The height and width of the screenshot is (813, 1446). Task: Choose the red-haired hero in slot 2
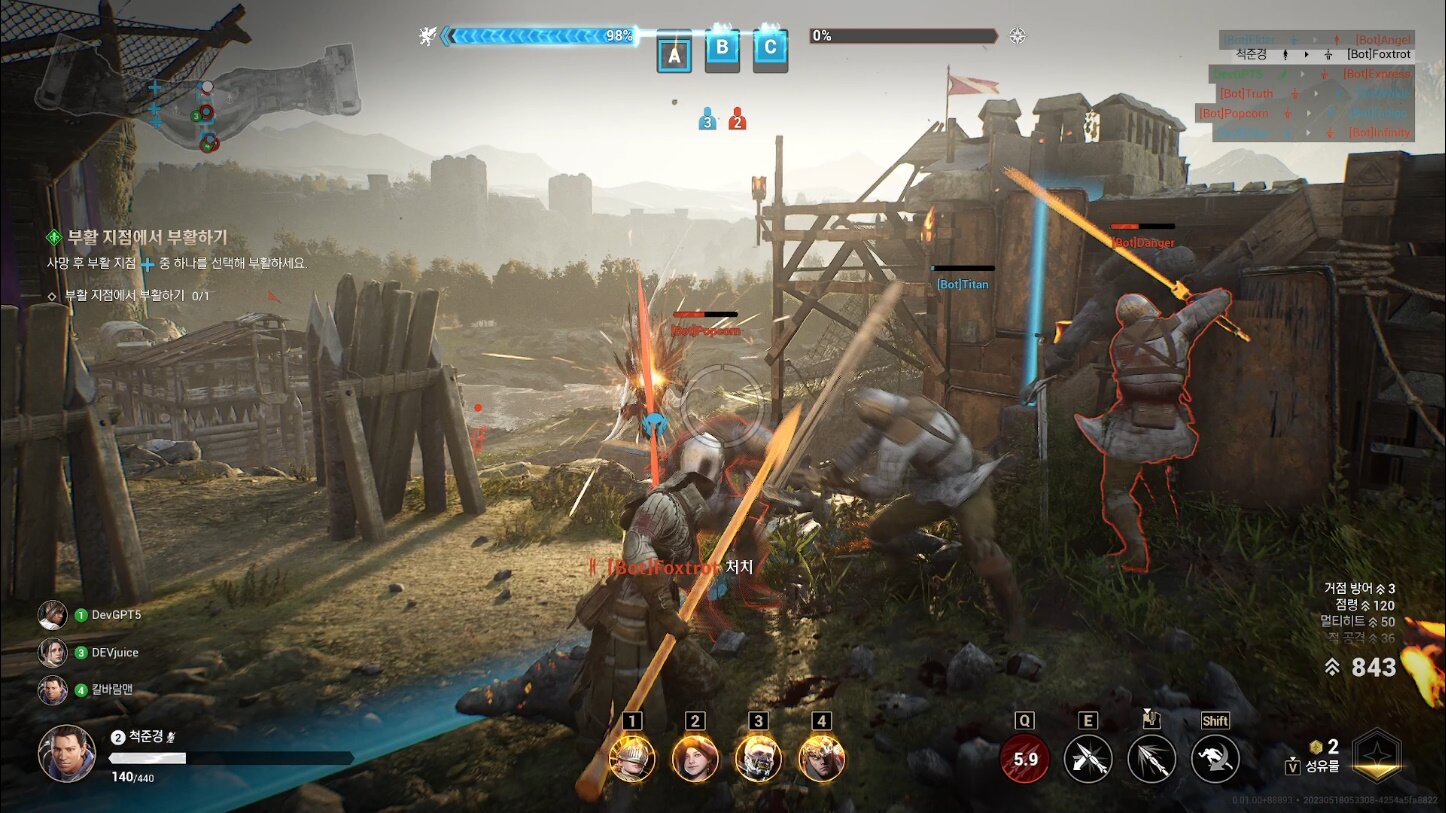pyautogui.click(x=695, y=758)
